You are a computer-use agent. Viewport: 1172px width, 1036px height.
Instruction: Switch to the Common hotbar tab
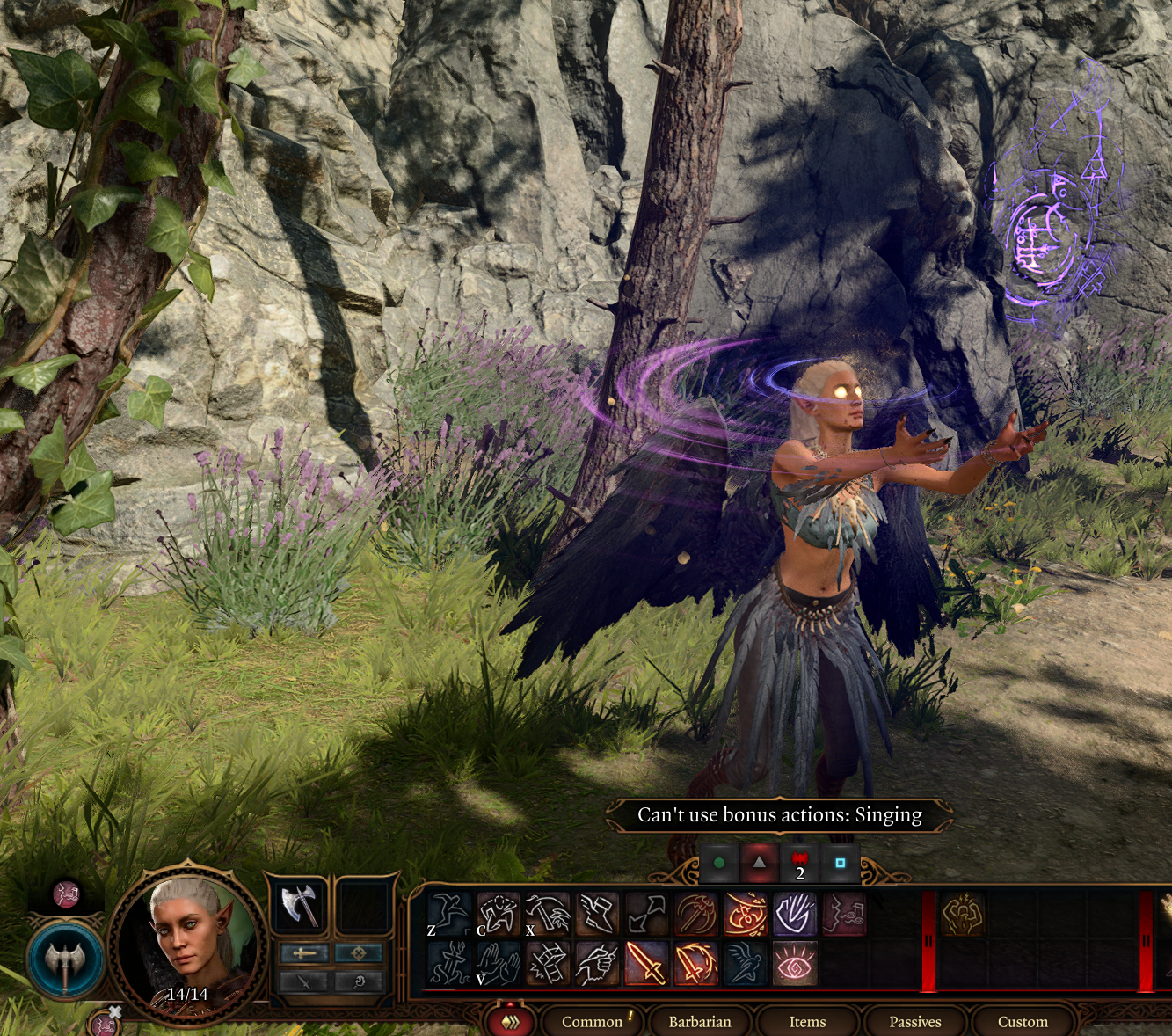pyautogui.click(x=592, y=1021)
